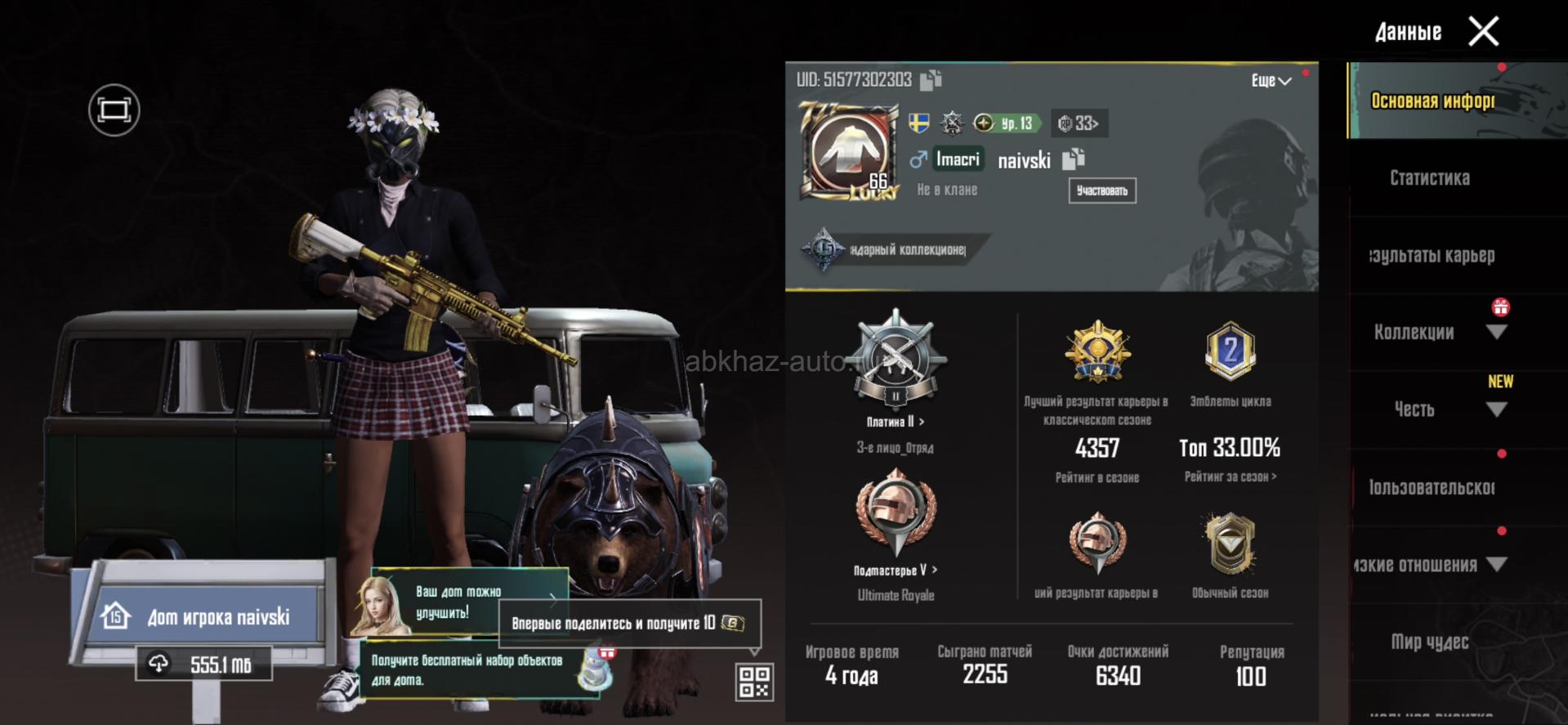Open the Еще dropdown menu
The width and height of the screenshot is (1568, 725).
1271,80
